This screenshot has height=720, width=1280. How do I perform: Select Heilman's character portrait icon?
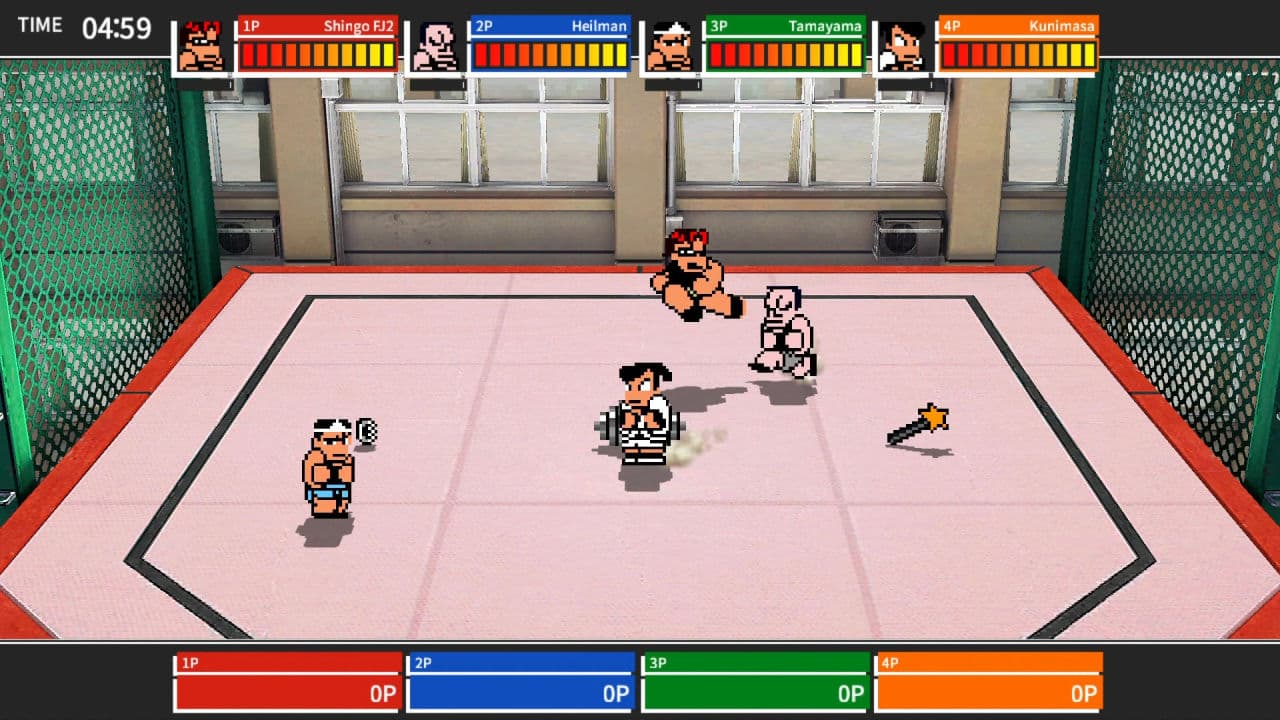click(437, 46)
